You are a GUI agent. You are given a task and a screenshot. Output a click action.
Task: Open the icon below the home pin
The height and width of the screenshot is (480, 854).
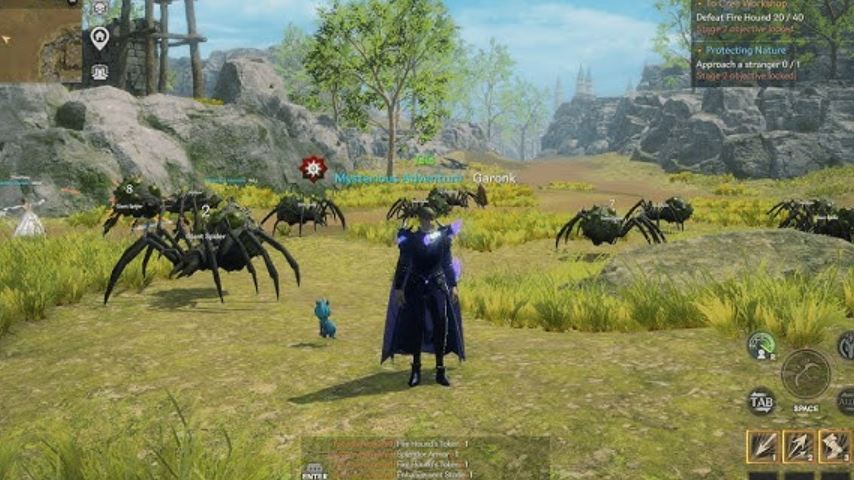[x=99, y=72]
